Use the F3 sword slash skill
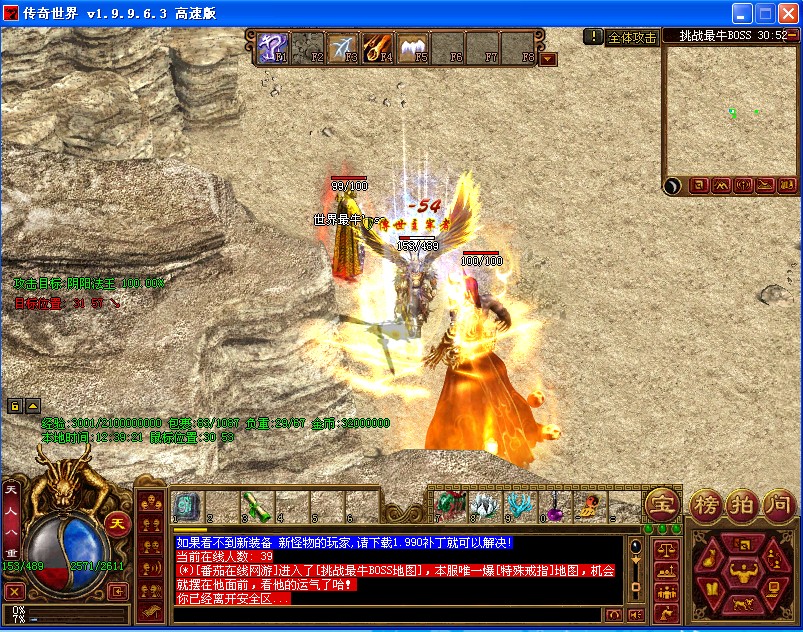 [x=342, y=47]
